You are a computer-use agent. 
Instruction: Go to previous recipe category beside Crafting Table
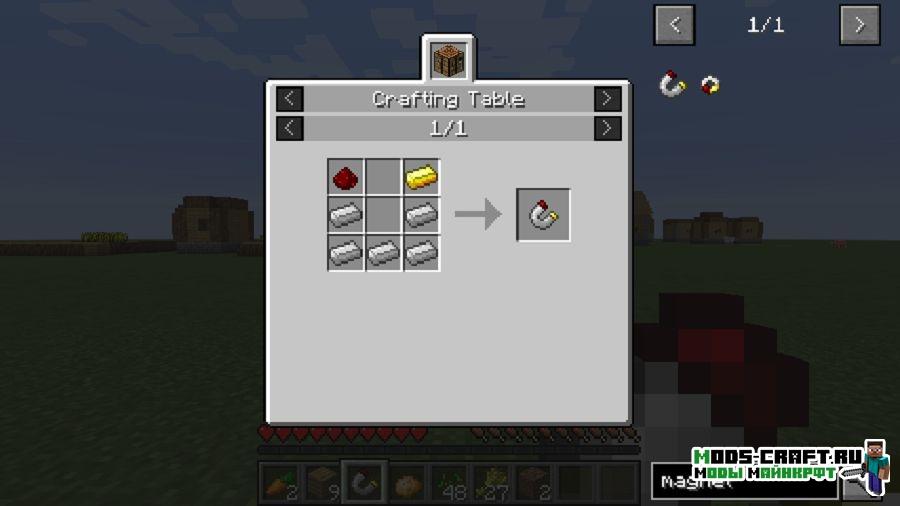[x=289, y=99]
